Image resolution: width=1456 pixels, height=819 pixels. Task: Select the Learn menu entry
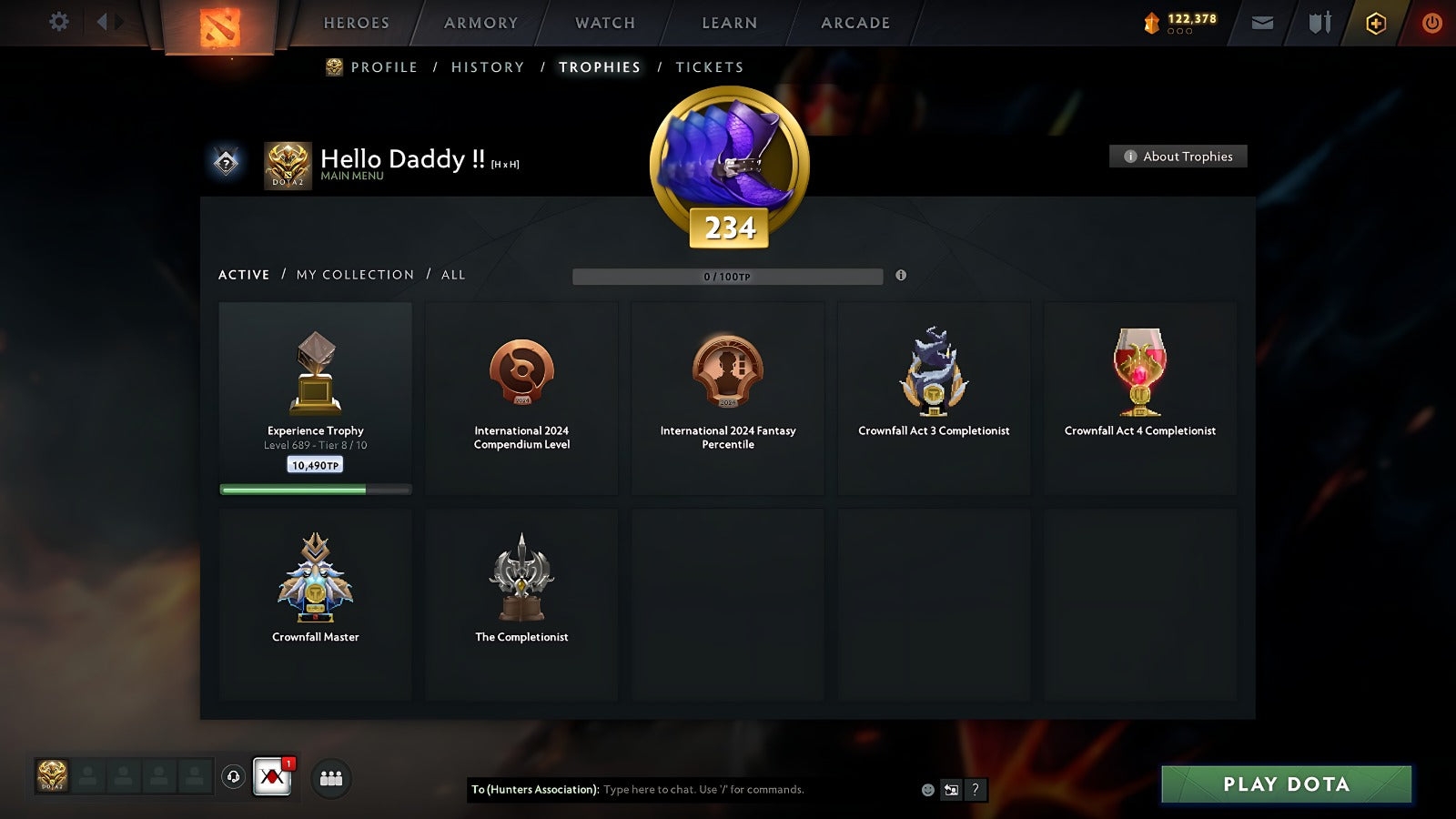click(x=729, y=23)
